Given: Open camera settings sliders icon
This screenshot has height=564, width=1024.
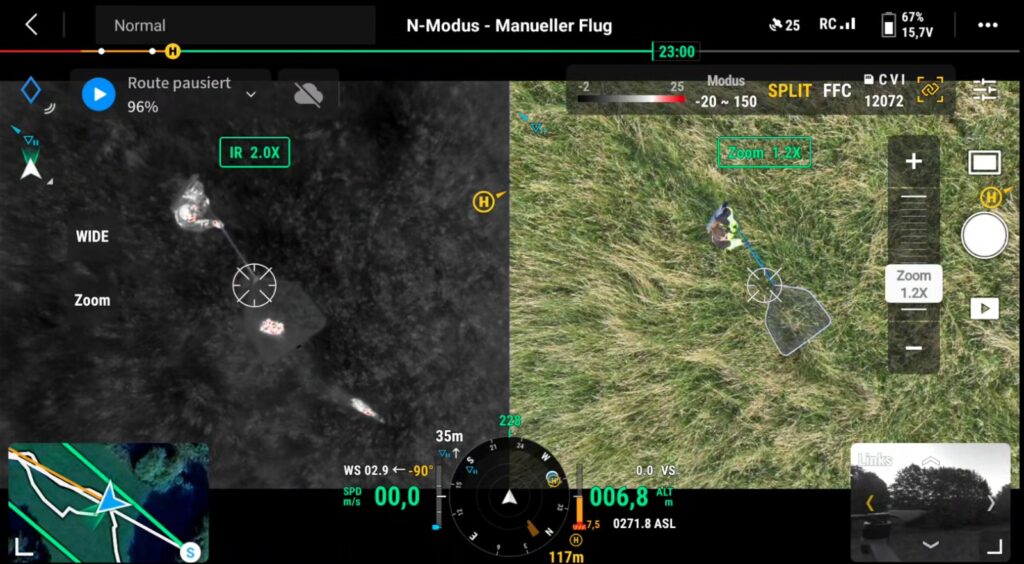Looking at the screenshot, I should pyautogui.click(x=985, y=90).
